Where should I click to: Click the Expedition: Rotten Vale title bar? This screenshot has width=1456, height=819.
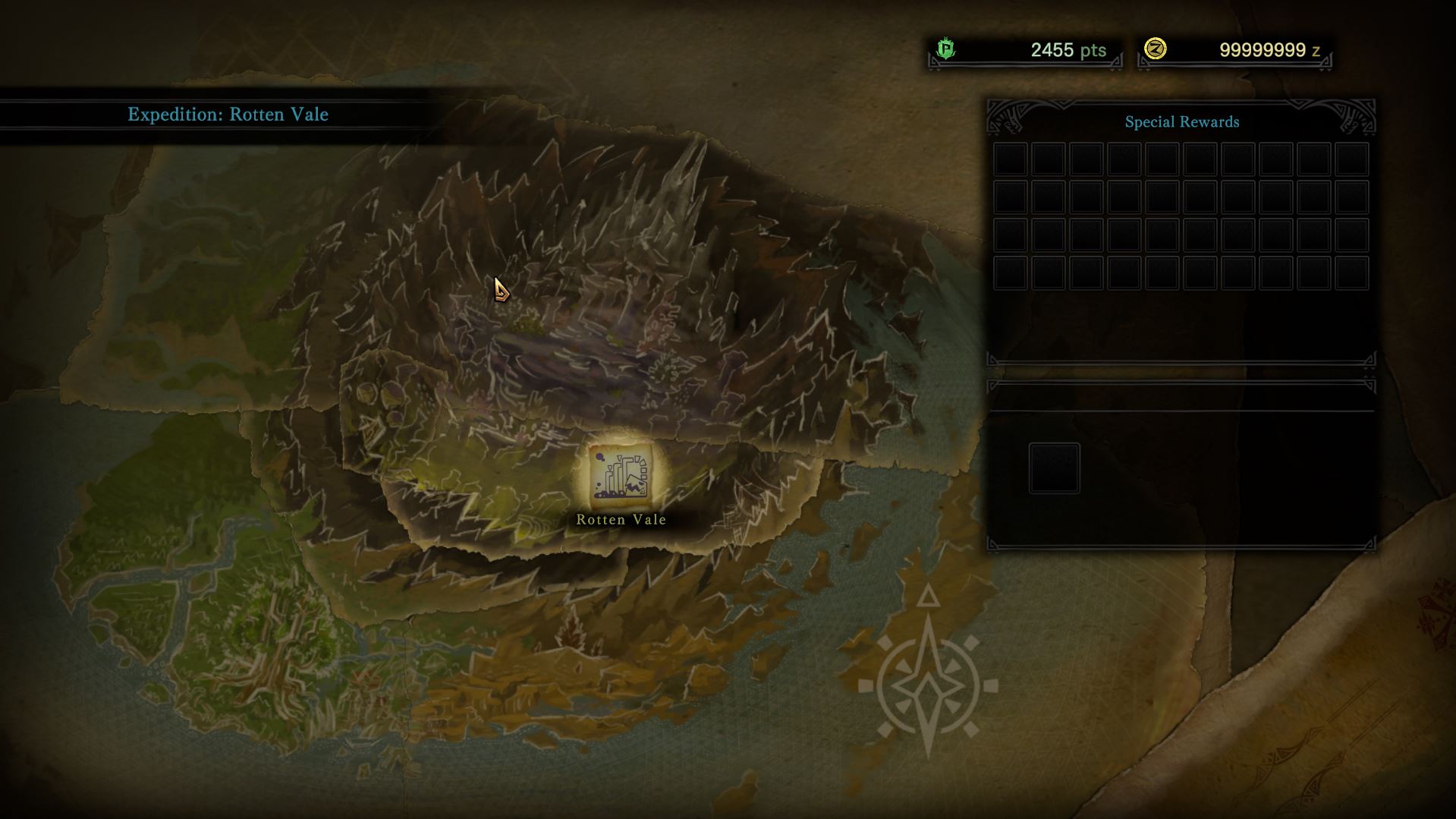pos(227,115)
